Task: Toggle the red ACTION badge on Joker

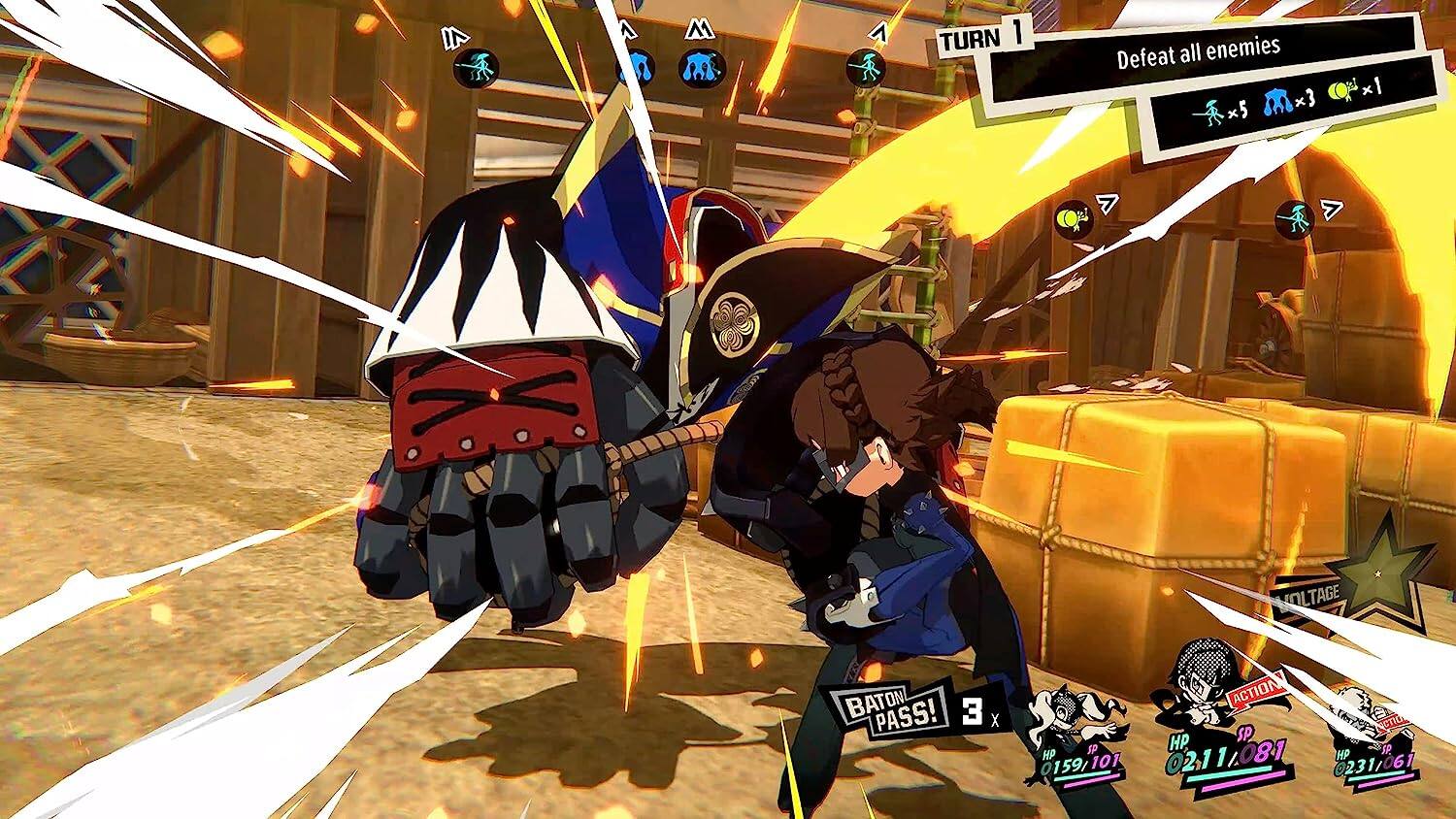Action: coord(1255,692)
